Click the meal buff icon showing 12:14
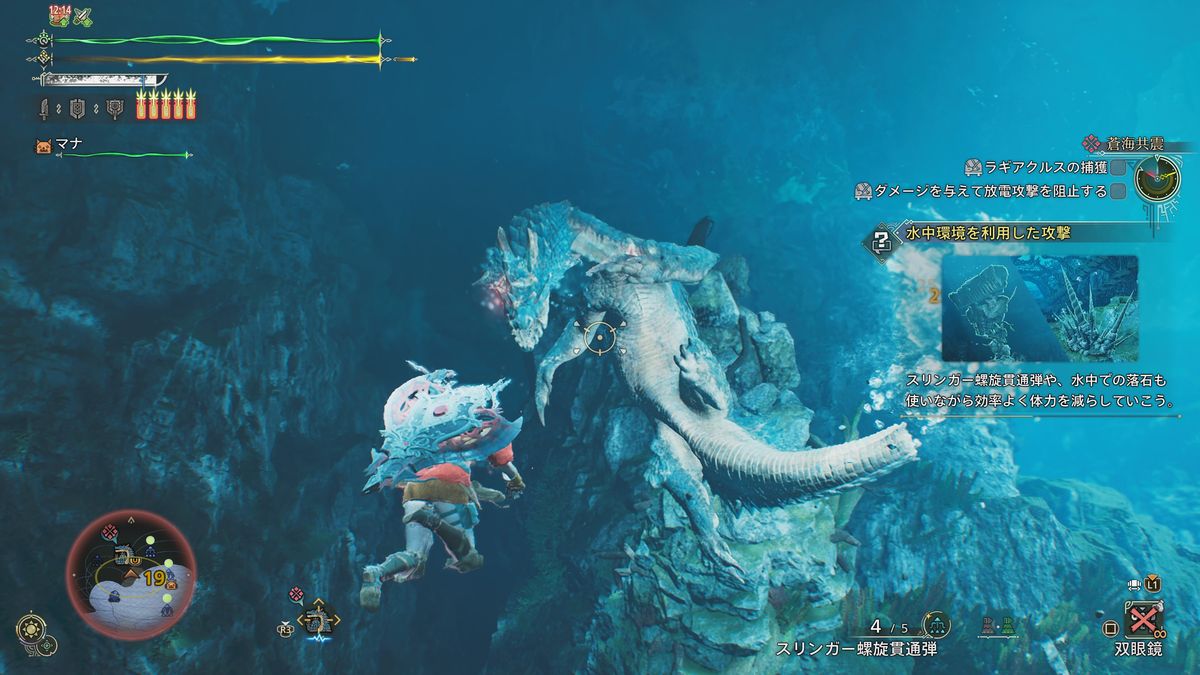 tap(58, 15)
